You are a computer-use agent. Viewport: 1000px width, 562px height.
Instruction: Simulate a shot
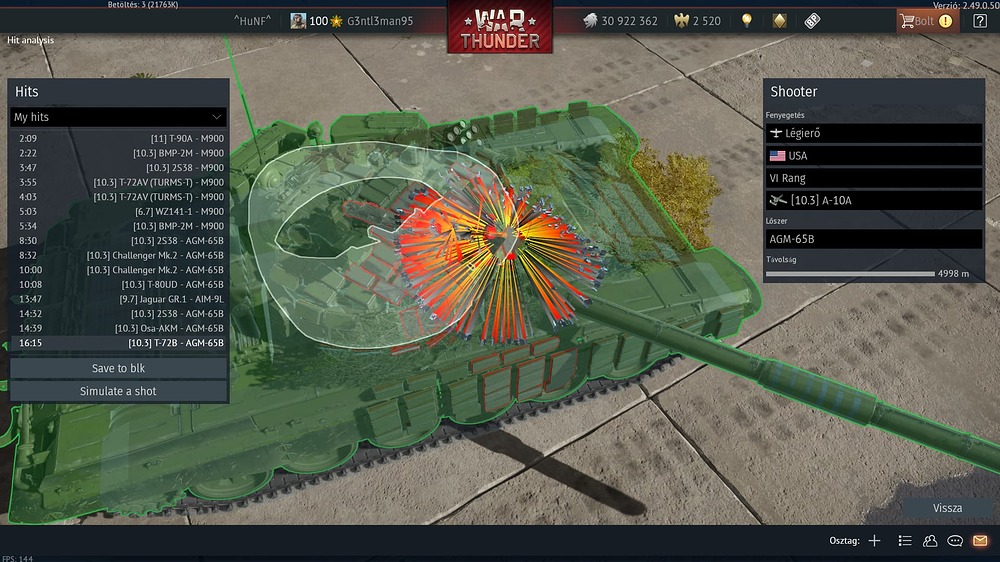tap(118, 391)
